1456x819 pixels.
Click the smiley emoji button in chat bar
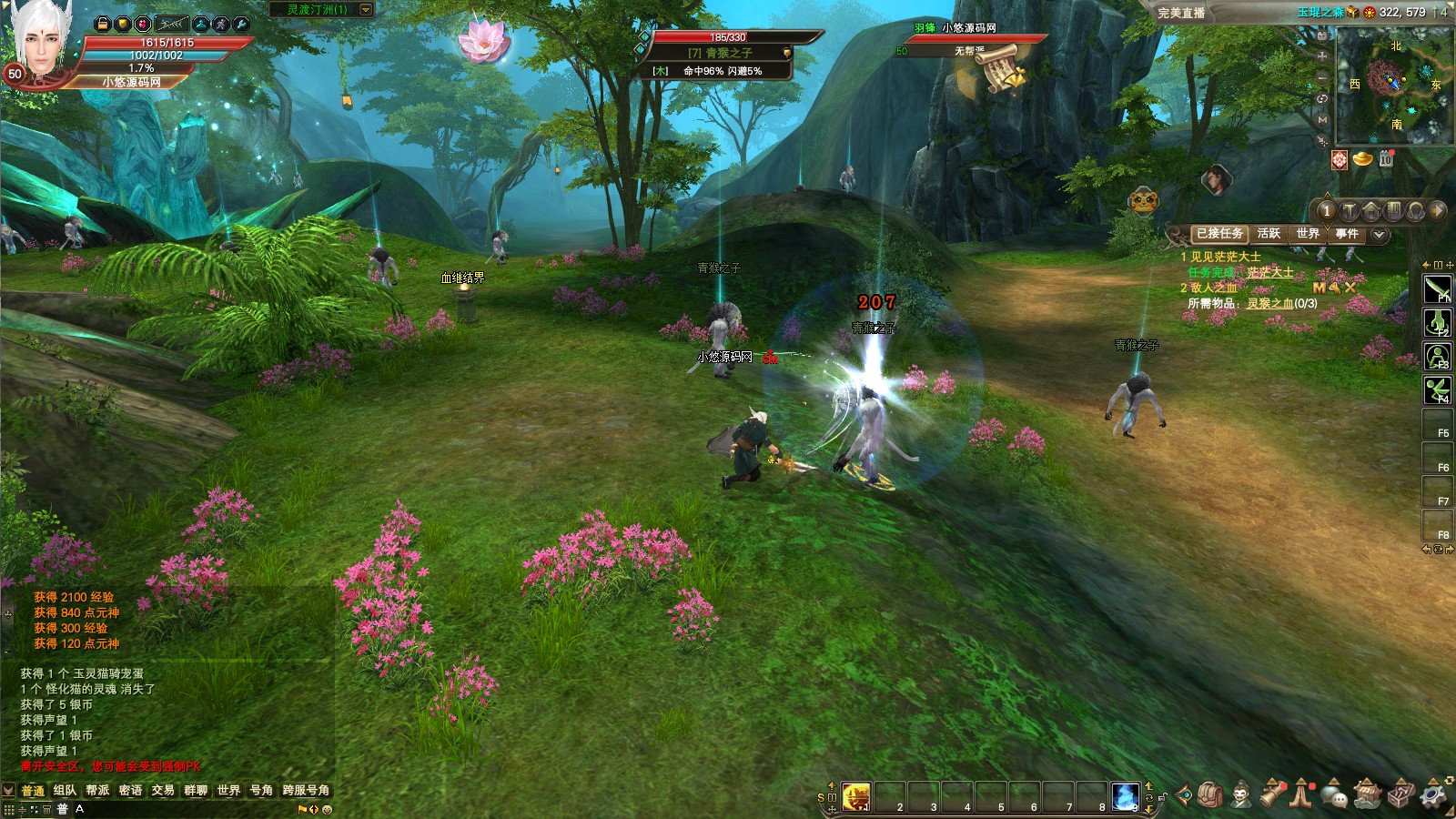pos(327,809)
